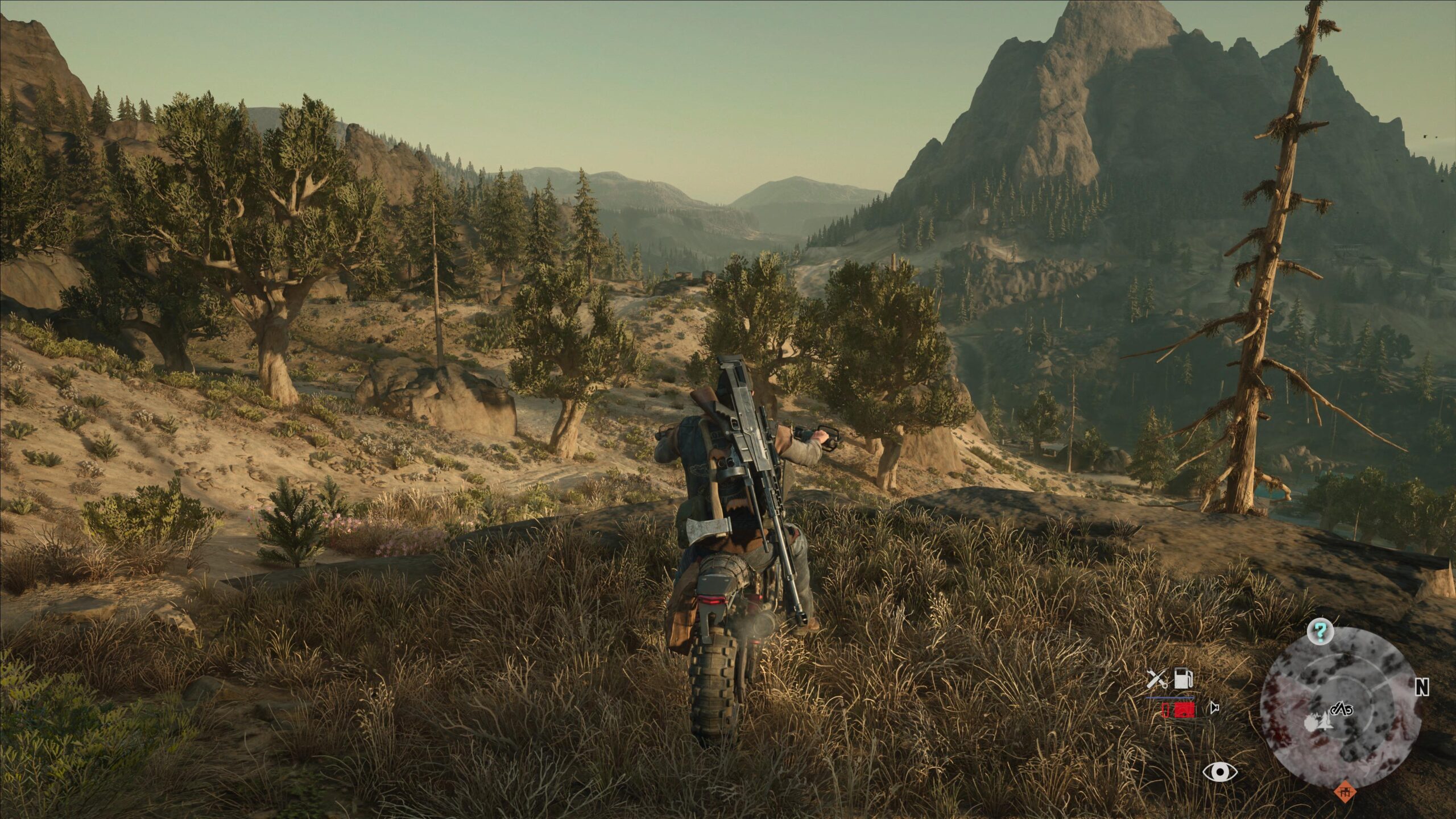Click the fuel pump icon

click(1183, 679)
